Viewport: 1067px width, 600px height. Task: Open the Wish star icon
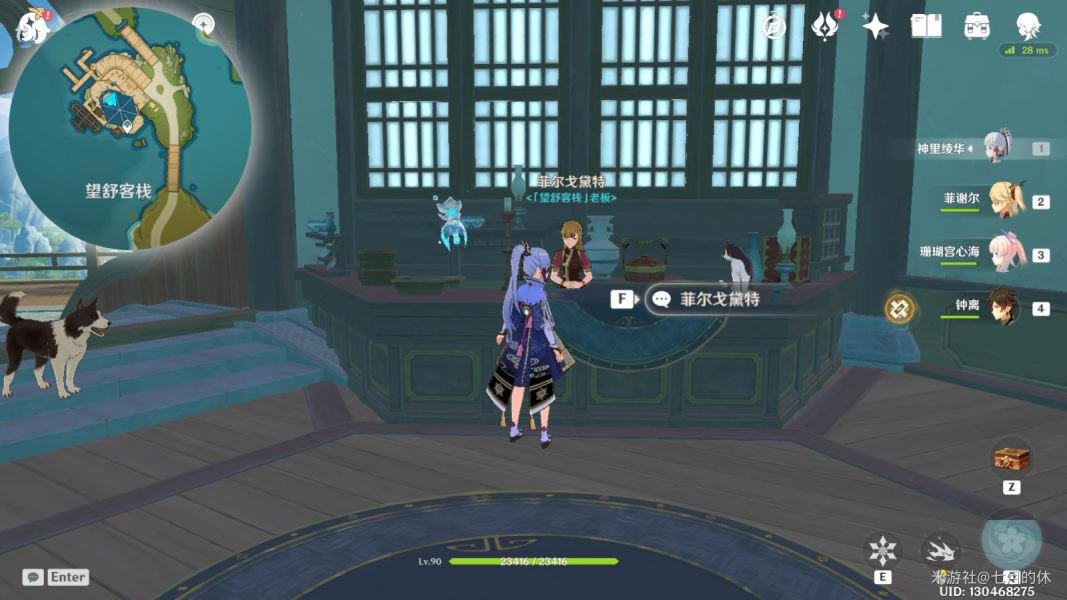876,27
